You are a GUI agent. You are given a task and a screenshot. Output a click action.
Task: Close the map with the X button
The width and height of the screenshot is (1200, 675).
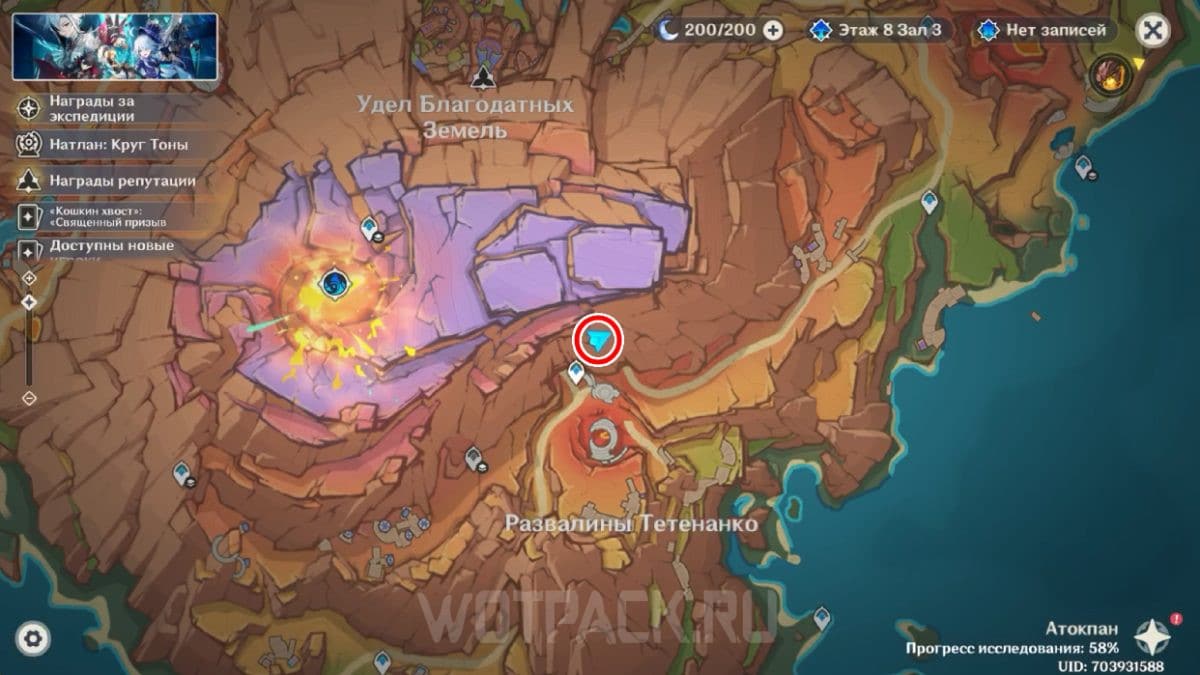point(1153,30)
